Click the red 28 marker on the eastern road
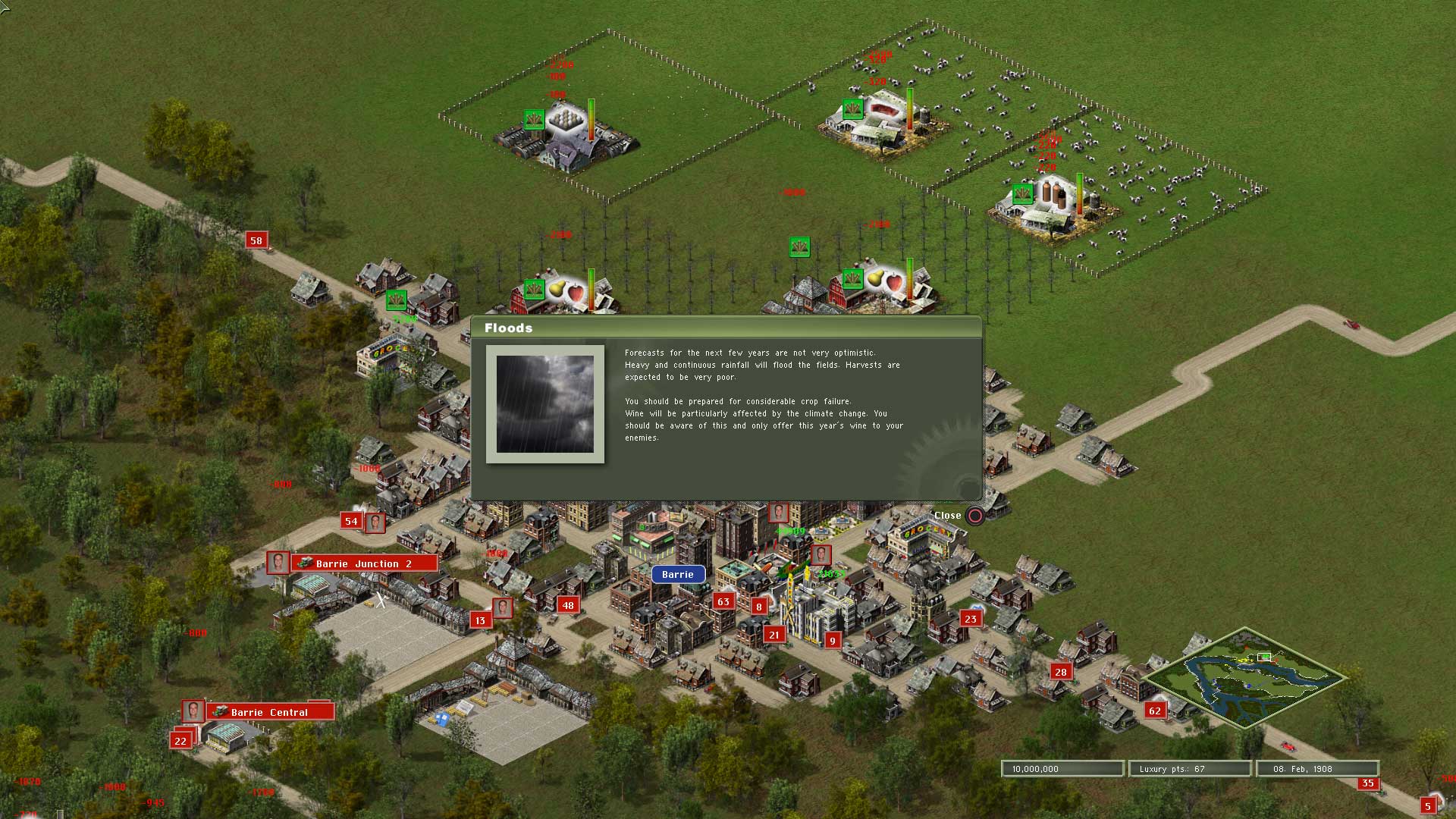 tap(1059, 671)
